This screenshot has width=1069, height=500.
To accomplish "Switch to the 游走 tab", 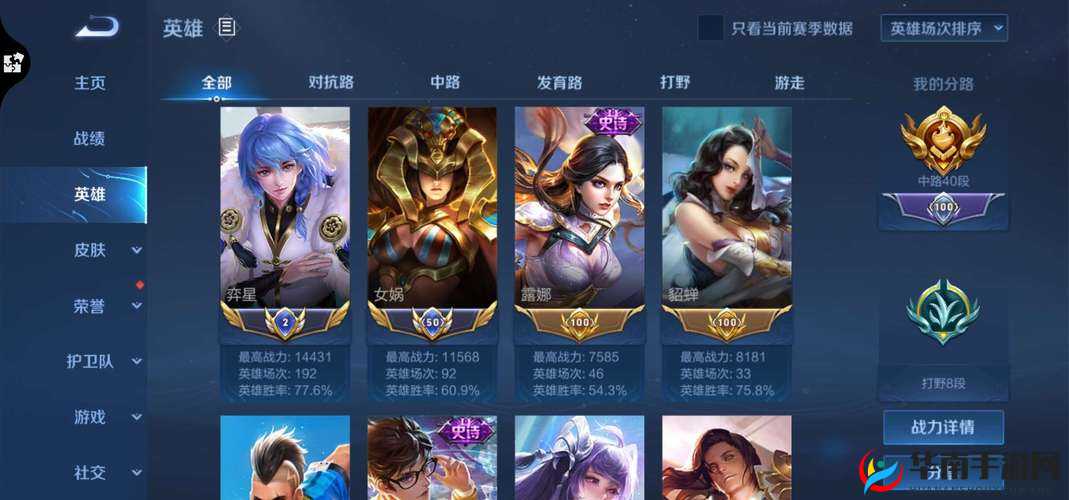I will [789, 82].
